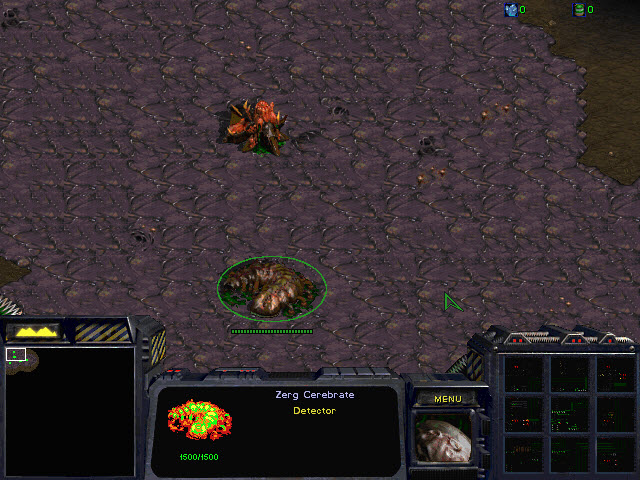Toggle the minimap terrain button with yellow peaks
This screenshot has width=640, height=480.
33,330
